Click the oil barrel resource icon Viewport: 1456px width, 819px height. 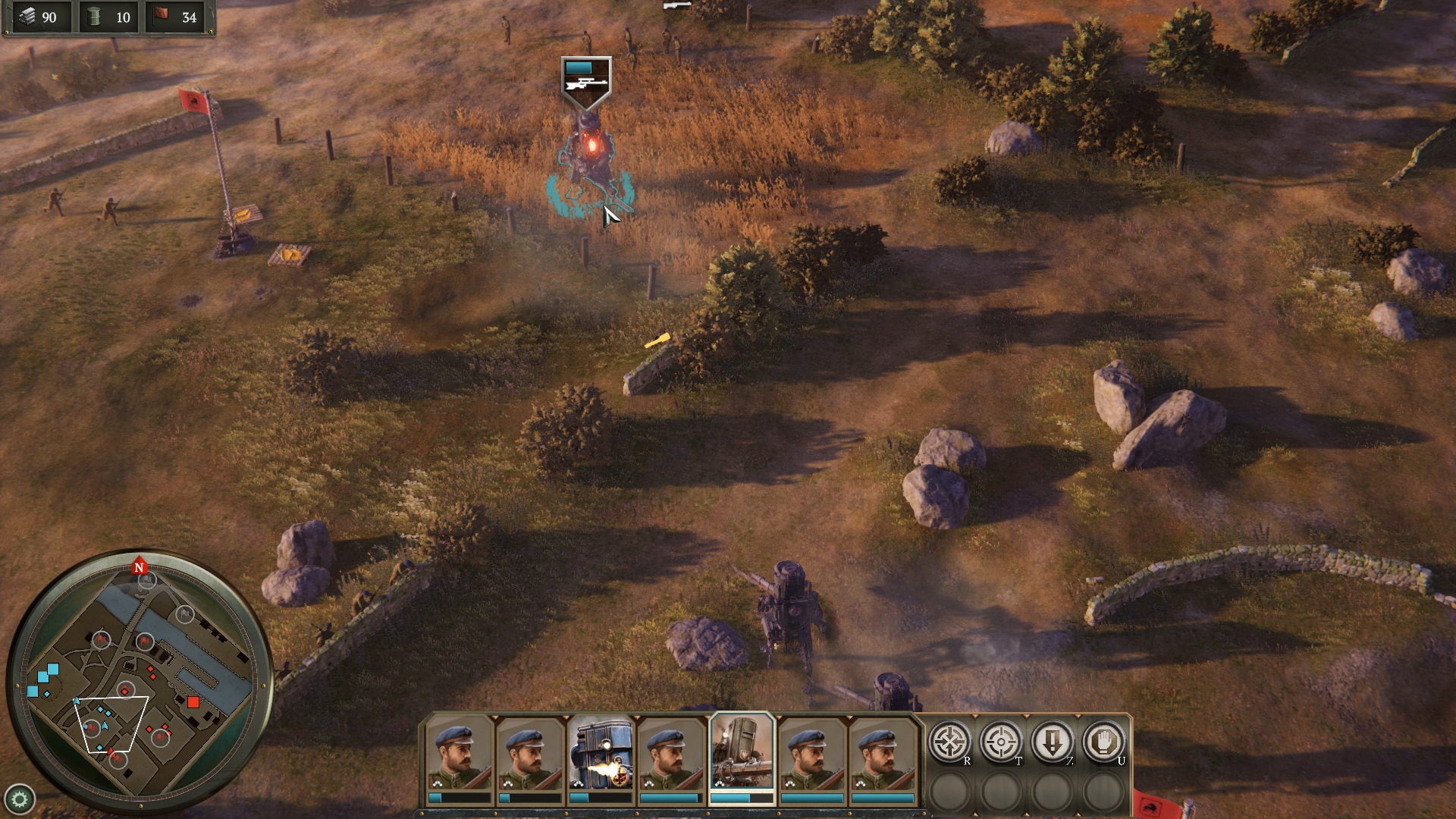(x=92, y=16)
